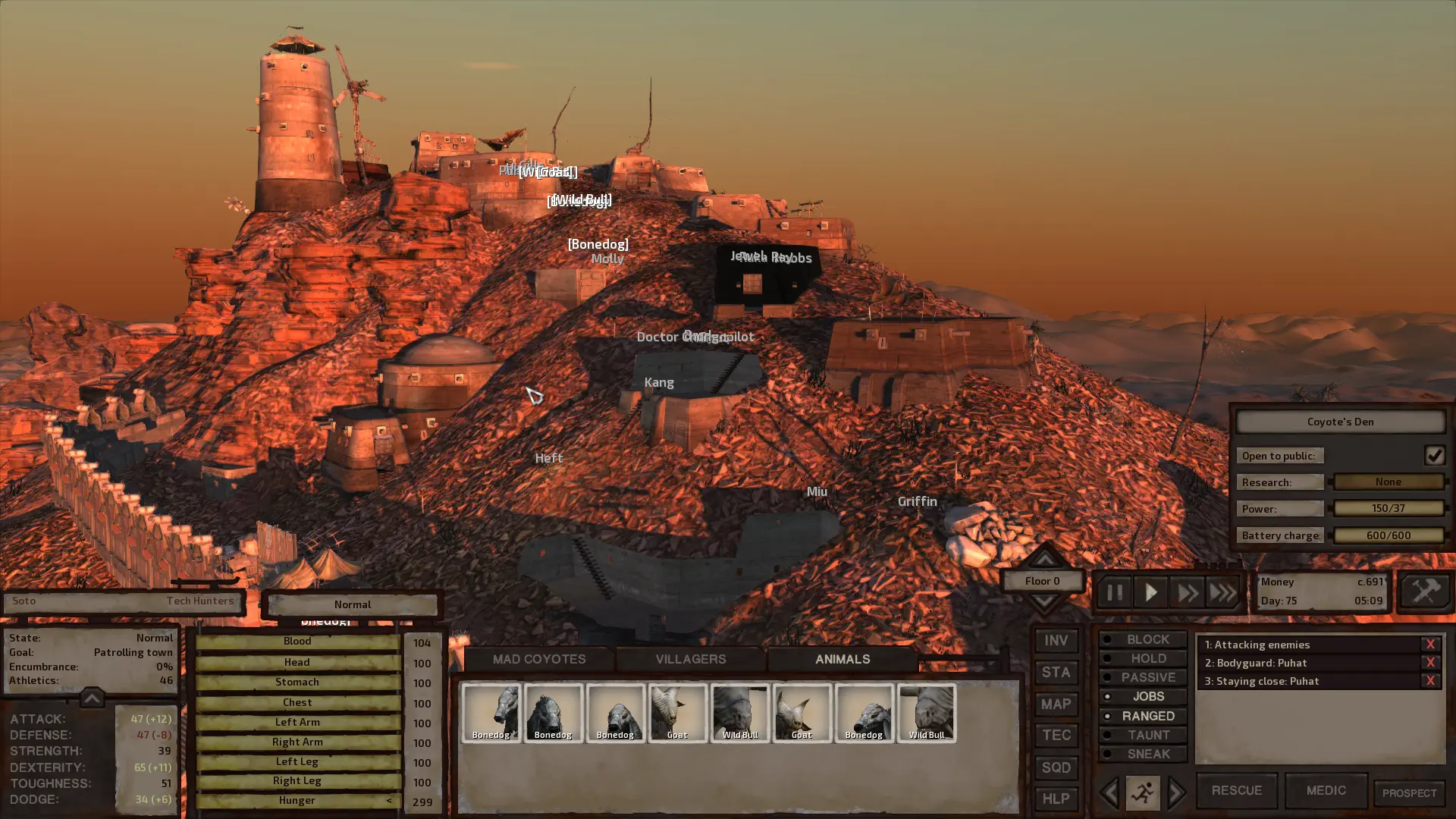The image size is (1456, 819).
Task: Select the Animals squad tab
Action: coord(842,659)
